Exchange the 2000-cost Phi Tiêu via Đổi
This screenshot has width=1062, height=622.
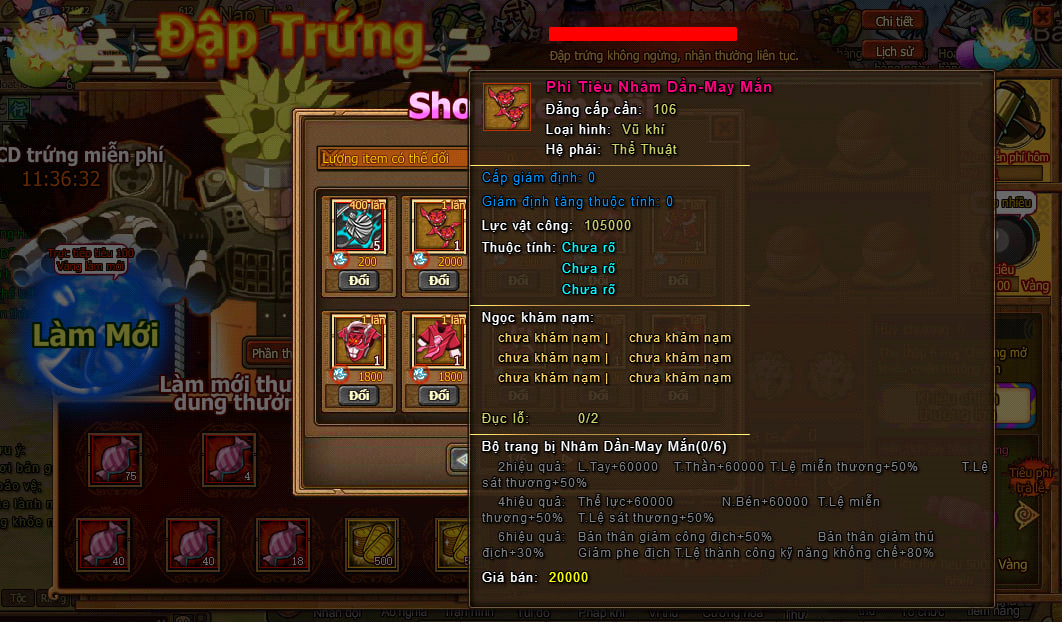pyautogui.click(x=439, y=280)
